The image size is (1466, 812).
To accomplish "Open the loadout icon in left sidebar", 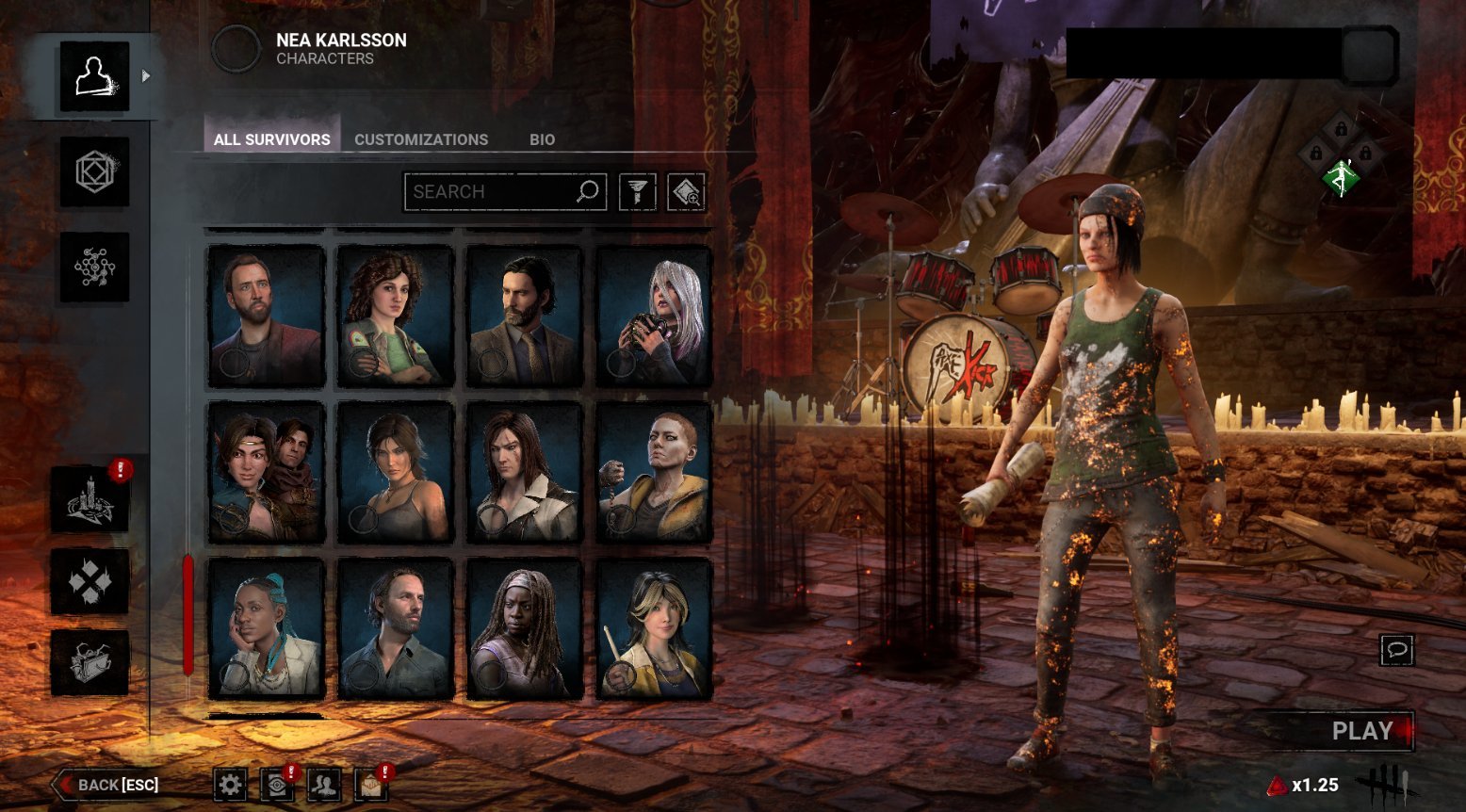I will [x=94, y=171].
